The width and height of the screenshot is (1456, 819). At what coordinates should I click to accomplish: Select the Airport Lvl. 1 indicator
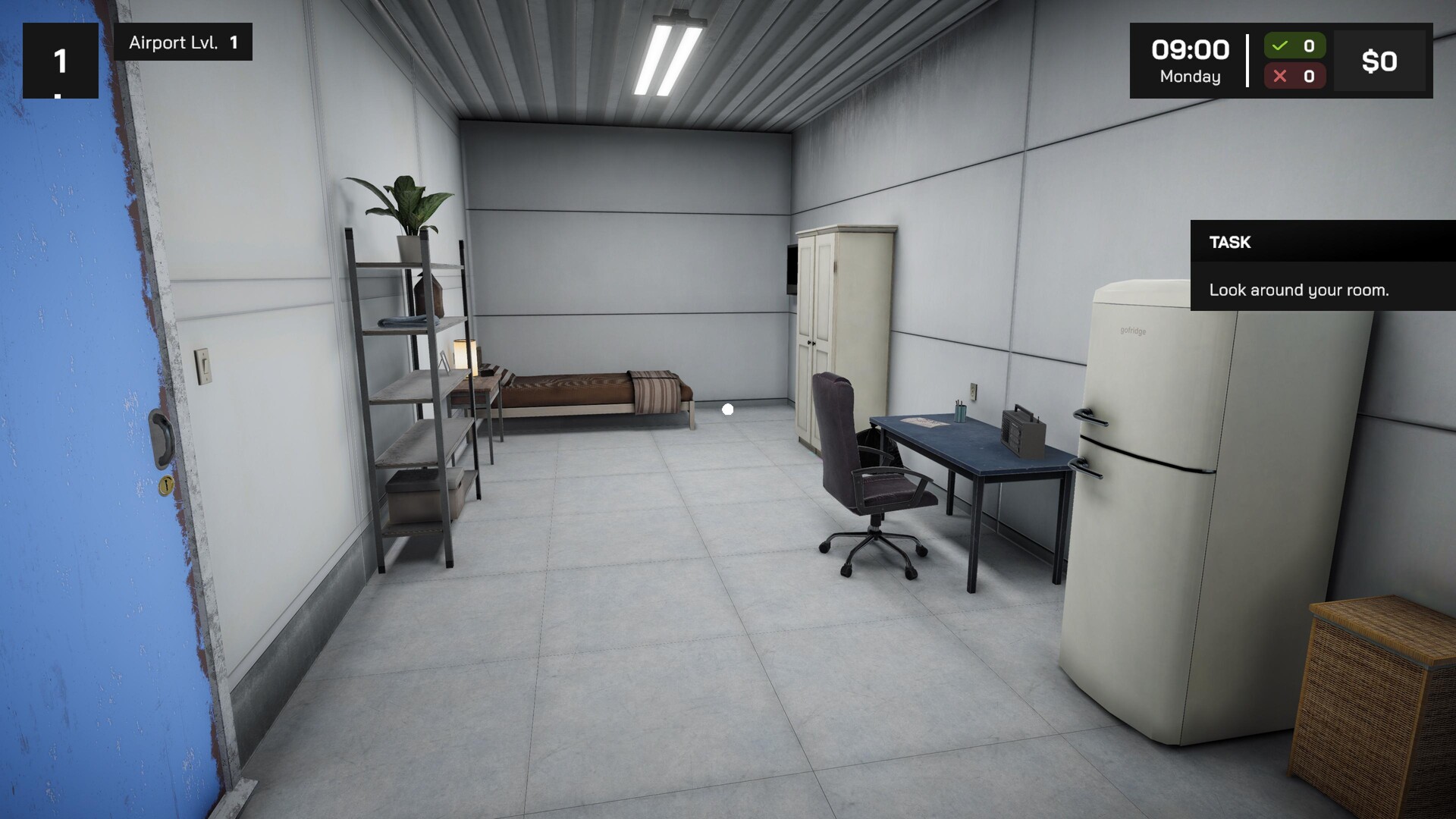click(182, 42)
